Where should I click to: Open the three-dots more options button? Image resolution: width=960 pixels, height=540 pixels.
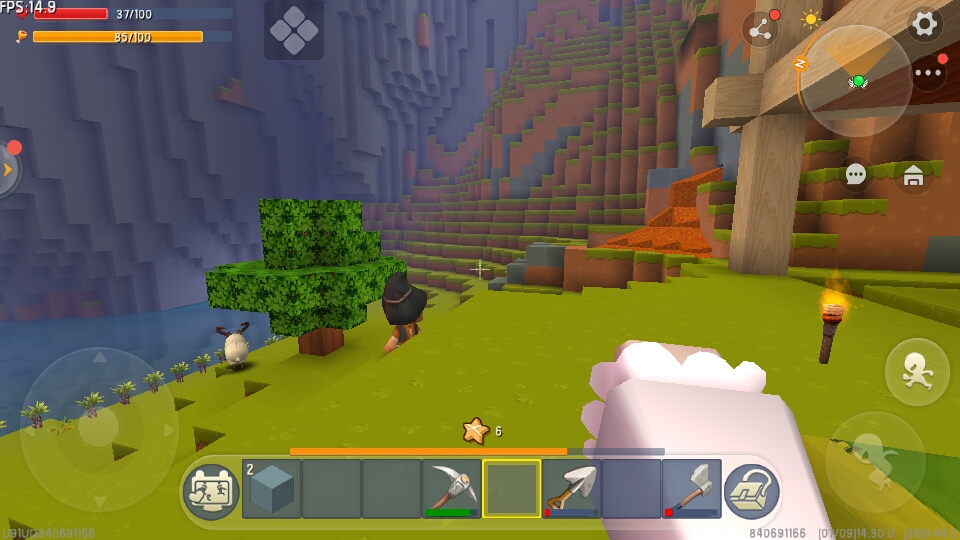[x=928, y=73]
